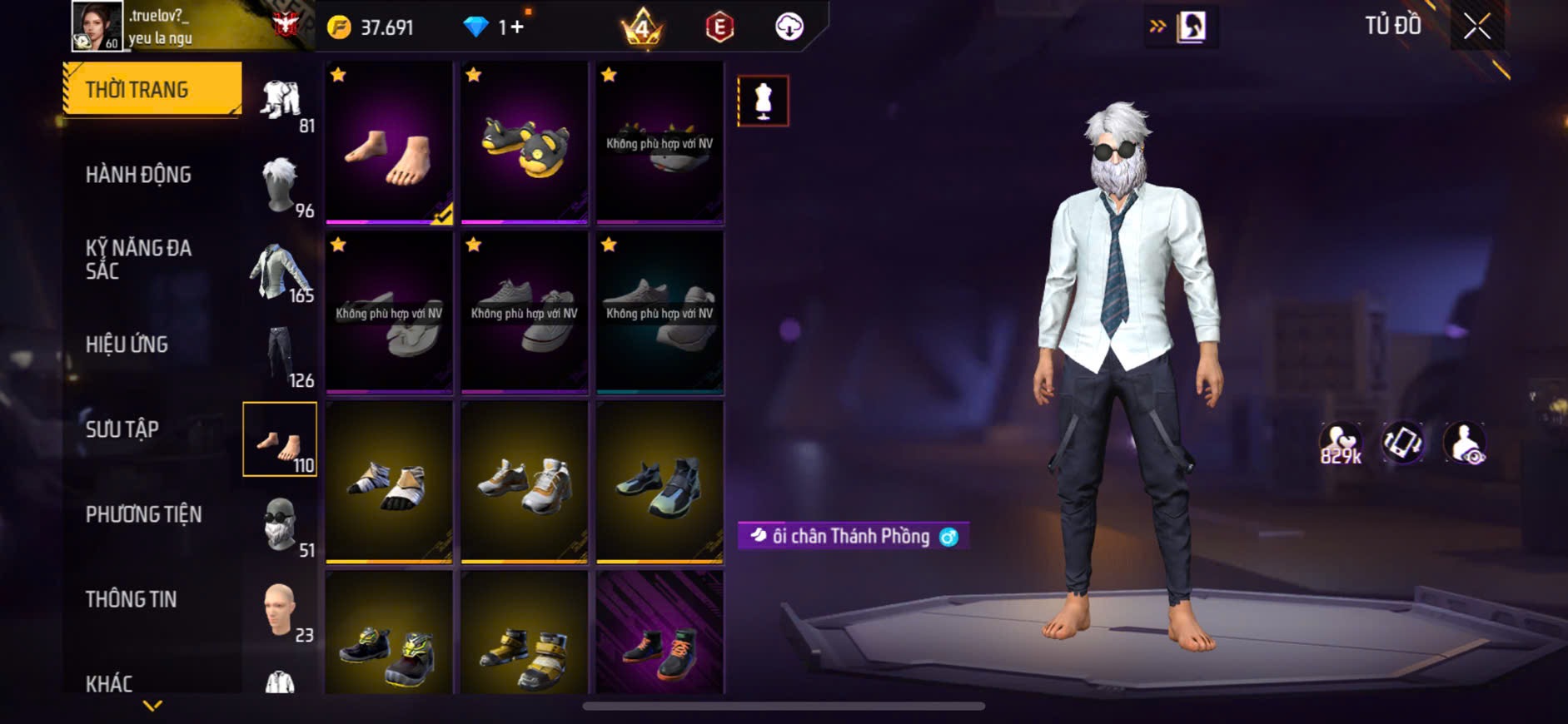Add diamonds via the plus button
This screenshot has height=724, width=1568.
click(x=517, y=27)
